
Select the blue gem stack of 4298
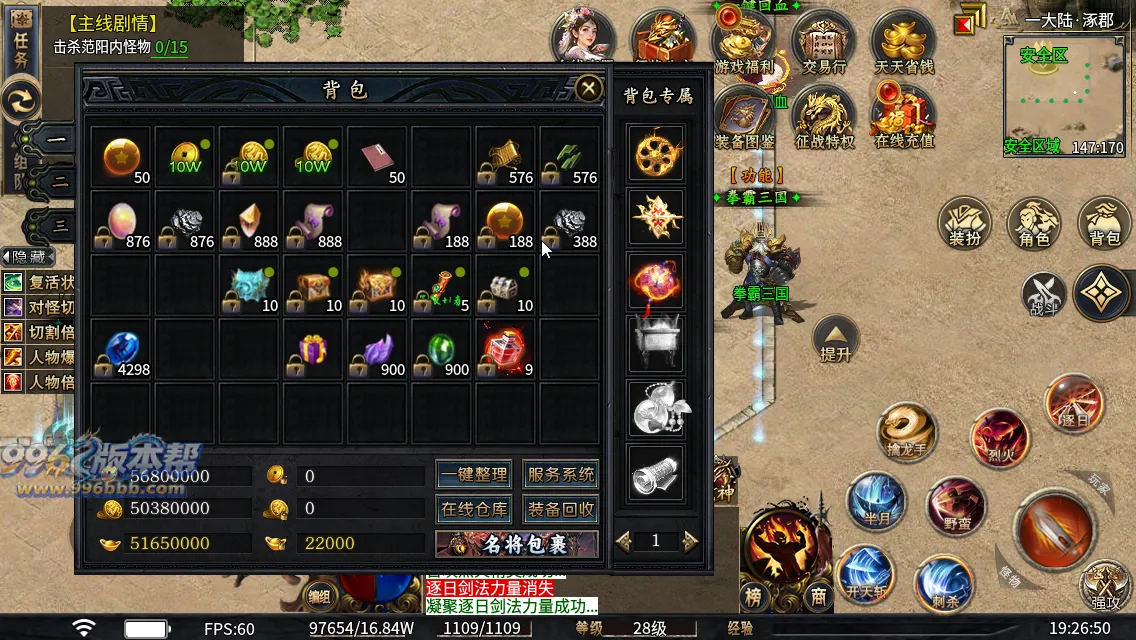tap(121, 349)
